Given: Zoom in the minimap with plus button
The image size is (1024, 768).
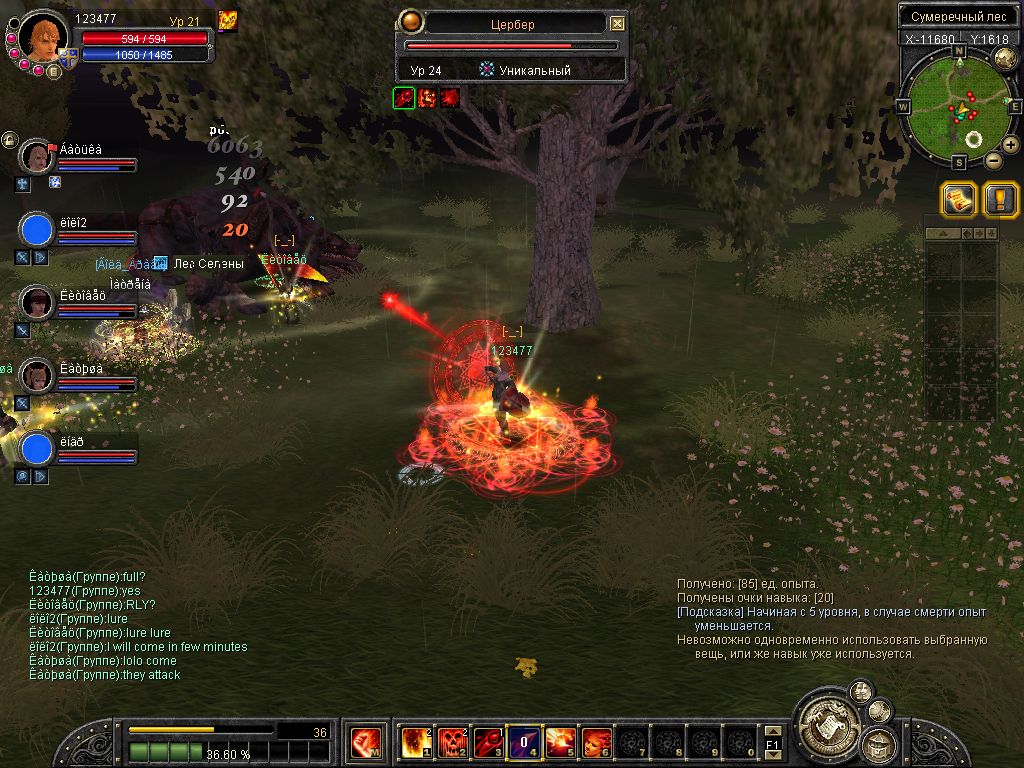Looking at the screenshot, I should pyautogui.click(x=1011, y=146).
